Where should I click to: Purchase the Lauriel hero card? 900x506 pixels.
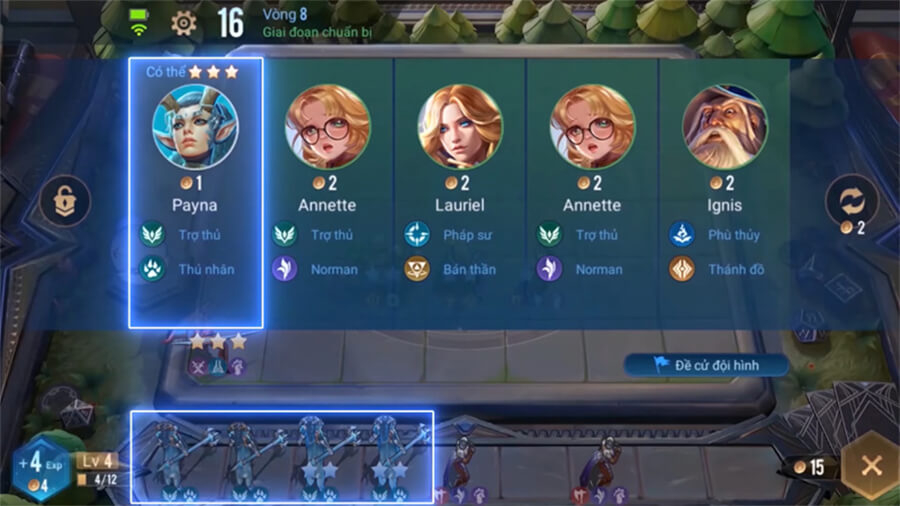point(460,190)
